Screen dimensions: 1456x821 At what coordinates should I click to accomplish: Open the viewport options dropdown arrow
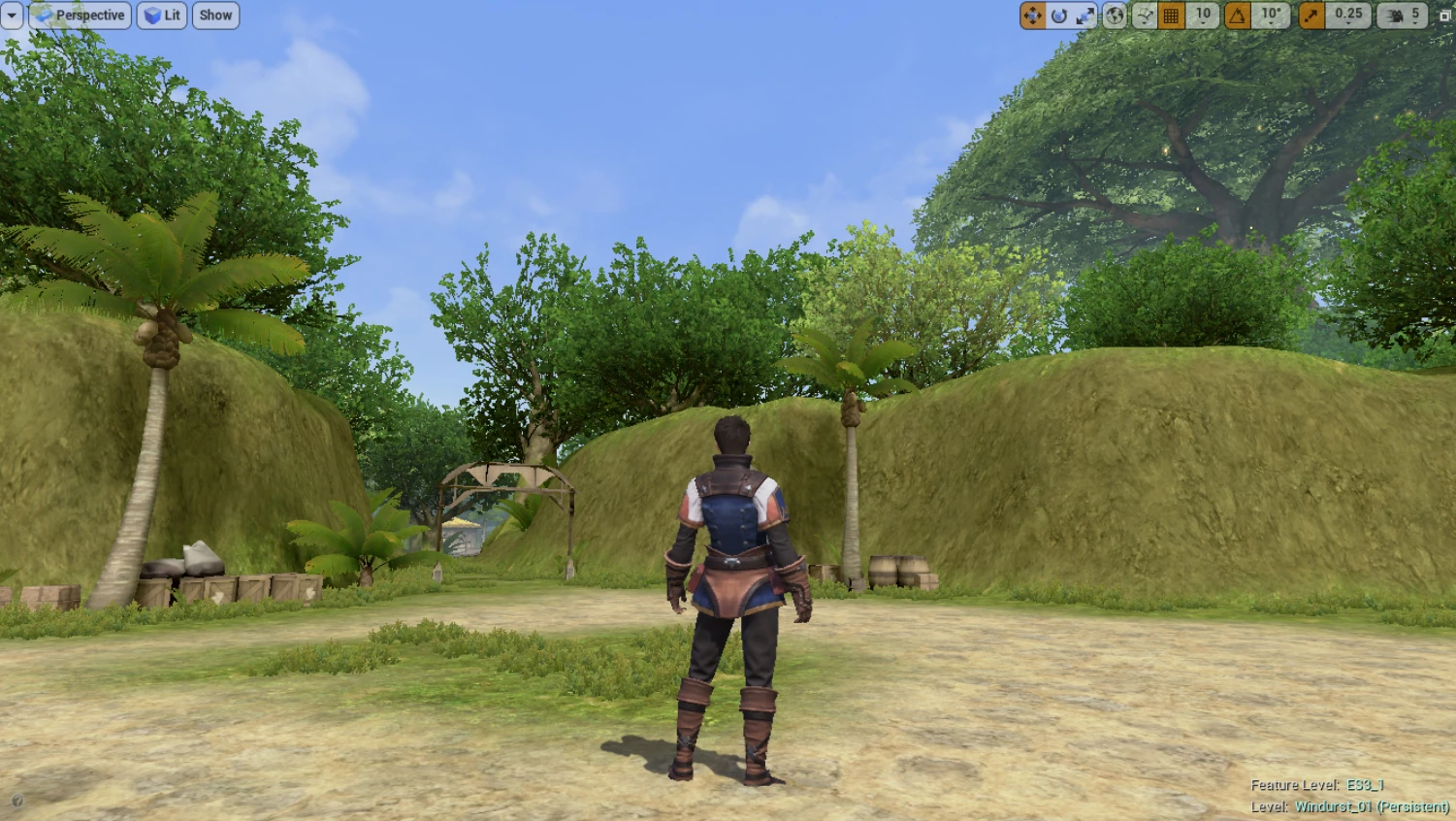coord(12,16)
